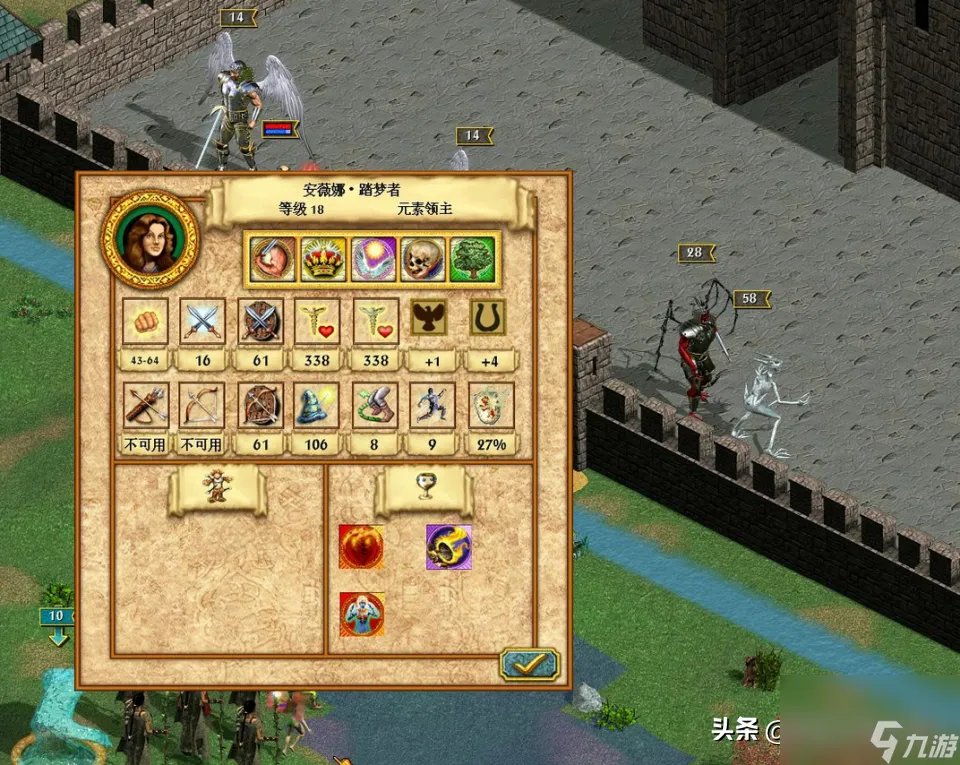View the black eagle morale icon
960x765 pixels.
(x=432, y=319)
